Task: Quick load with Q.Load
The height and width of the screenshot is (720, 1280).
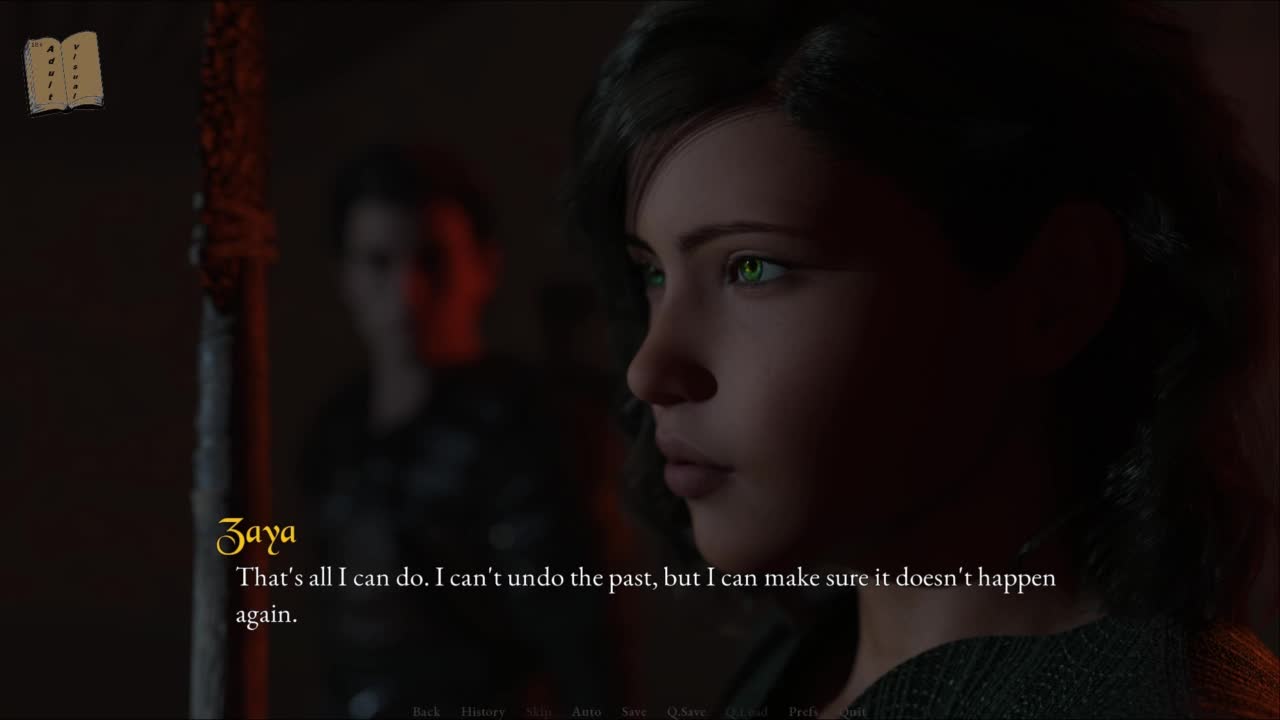Action: pos(746,711)
